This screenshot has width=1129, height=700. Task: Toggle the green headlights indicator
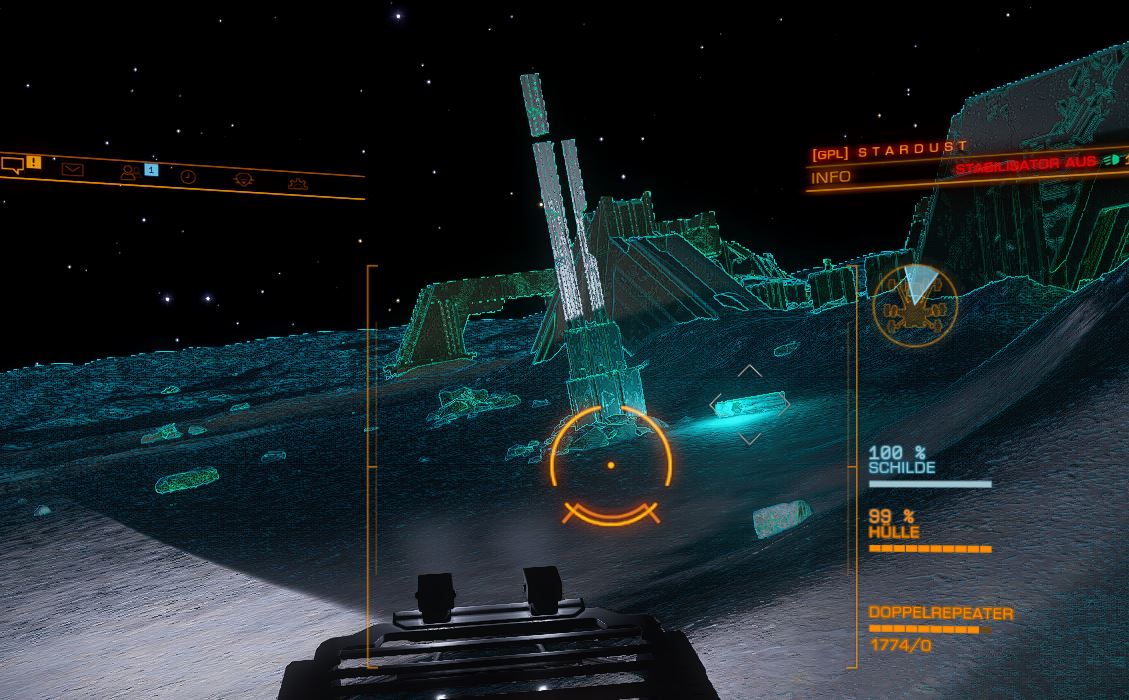(x=1111, y=160)
